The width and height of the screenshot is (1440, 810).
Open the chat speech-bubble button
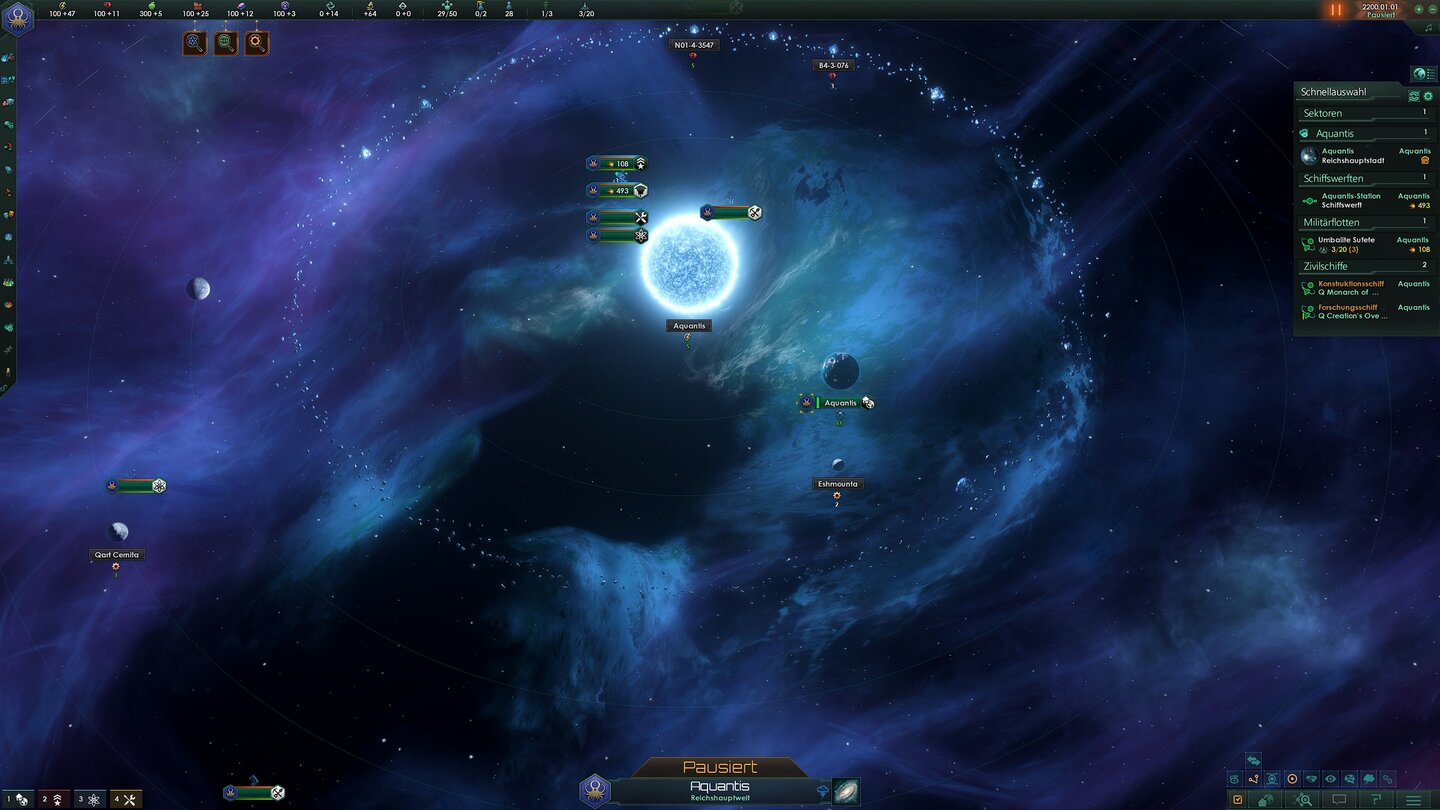1338,800
